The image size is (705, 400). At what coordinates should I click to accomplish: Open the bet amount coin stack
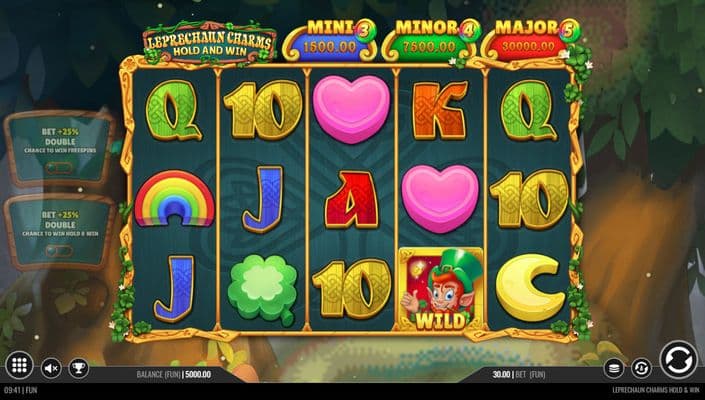click(615, 368)
